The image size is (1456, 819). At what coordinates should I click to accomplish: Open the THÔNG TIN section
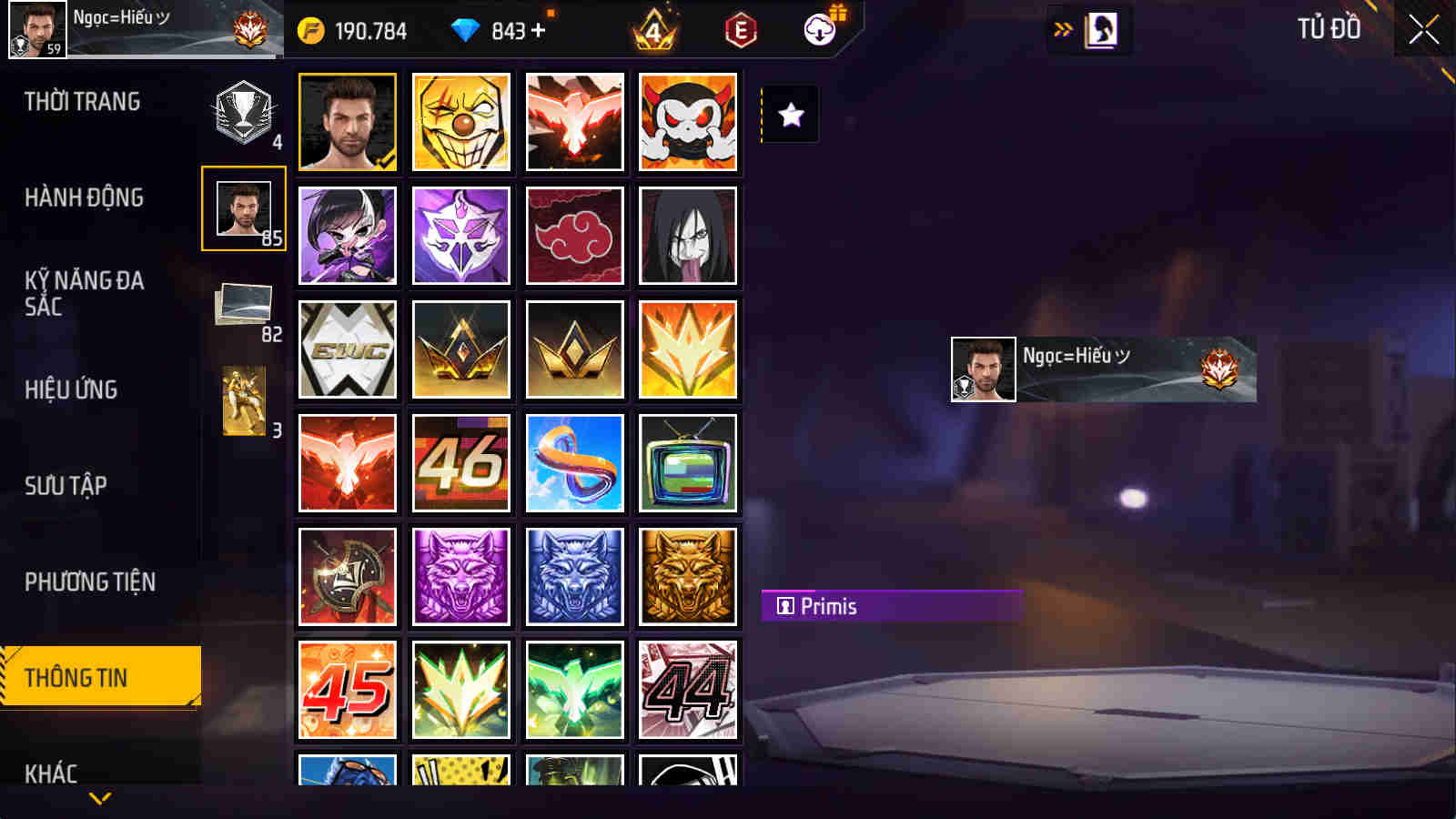coord(100,678)
